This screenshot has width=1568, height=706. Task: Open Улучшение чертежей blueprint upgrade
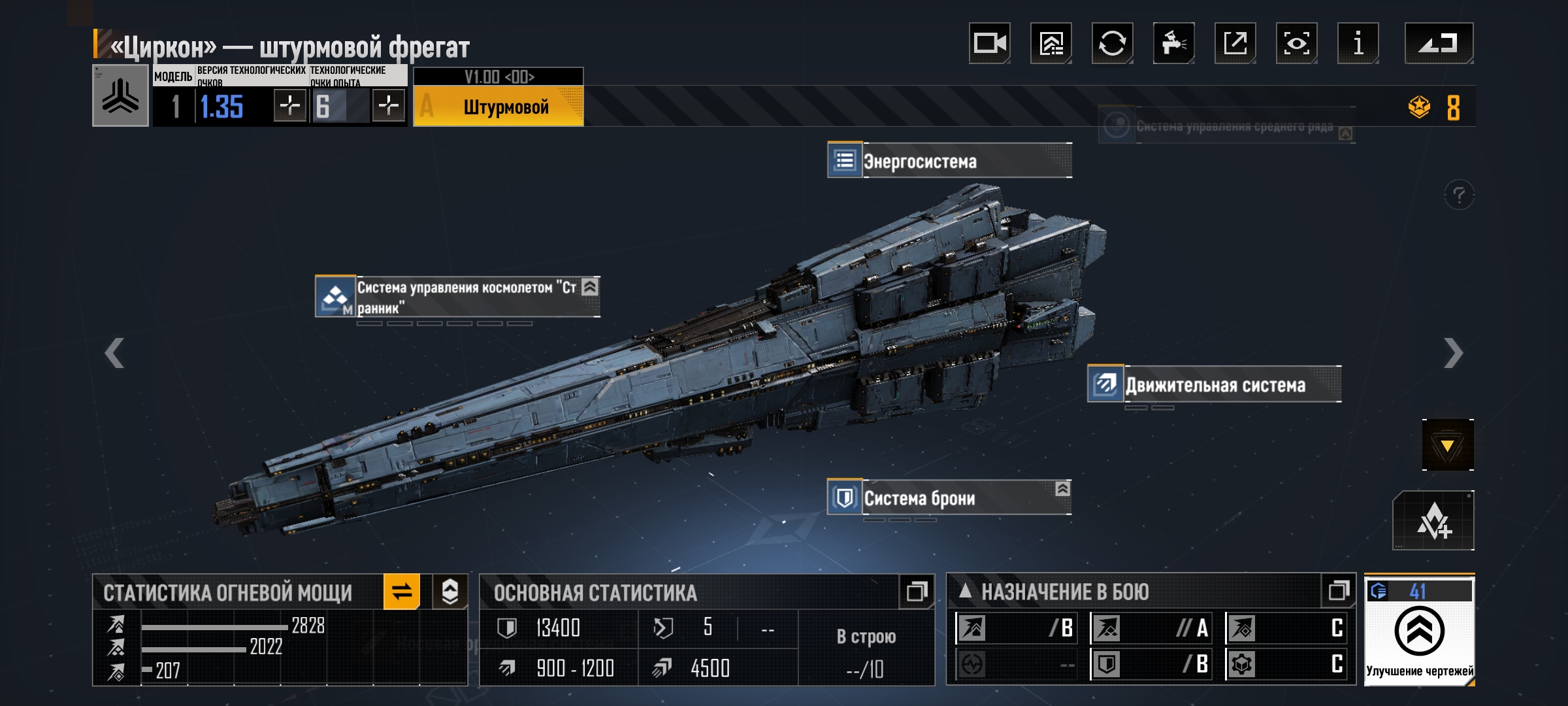pyautogui.click(x=1419, y=631)
